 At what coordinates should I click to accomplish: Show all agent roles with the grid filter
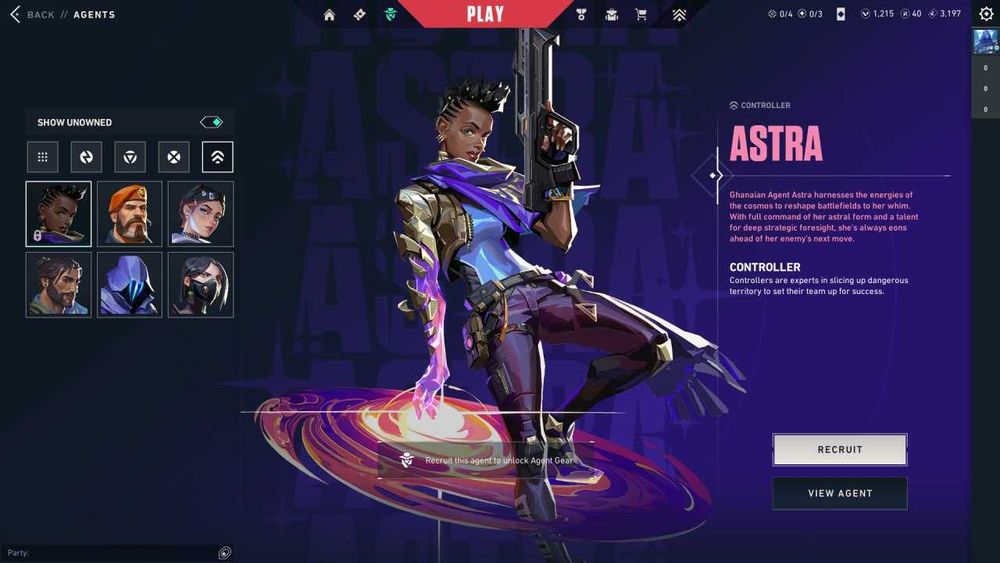[42, 157]
